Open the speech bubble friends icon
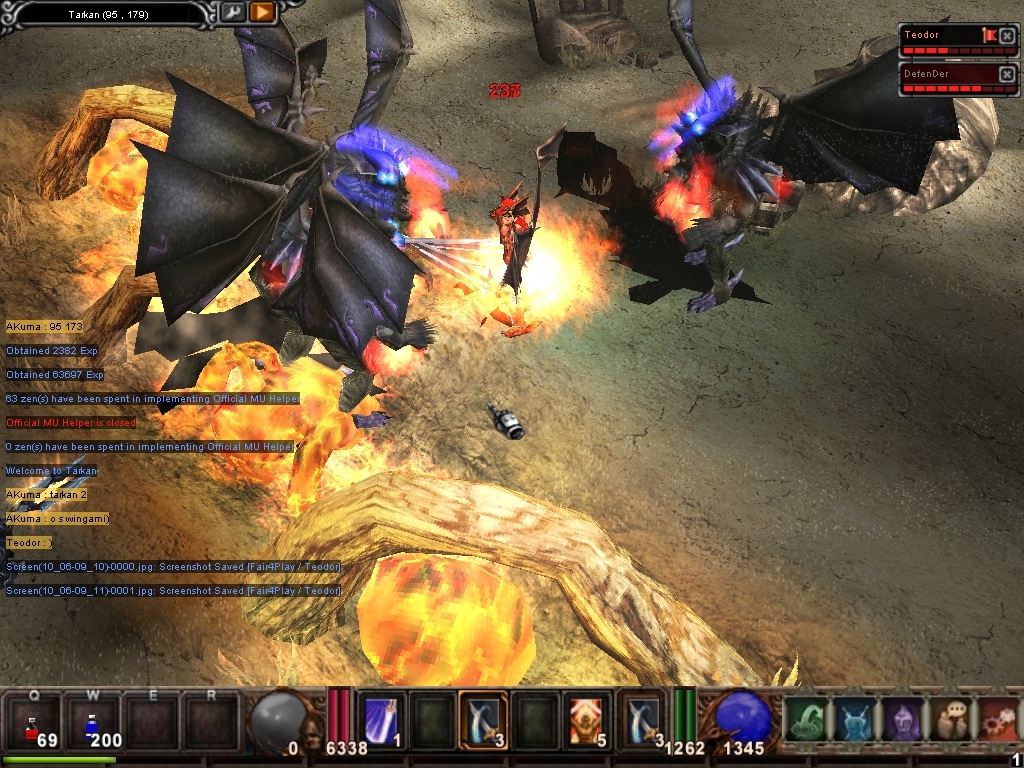The width and height of the screenshot is (1024, 768). (x=949, y=720)
